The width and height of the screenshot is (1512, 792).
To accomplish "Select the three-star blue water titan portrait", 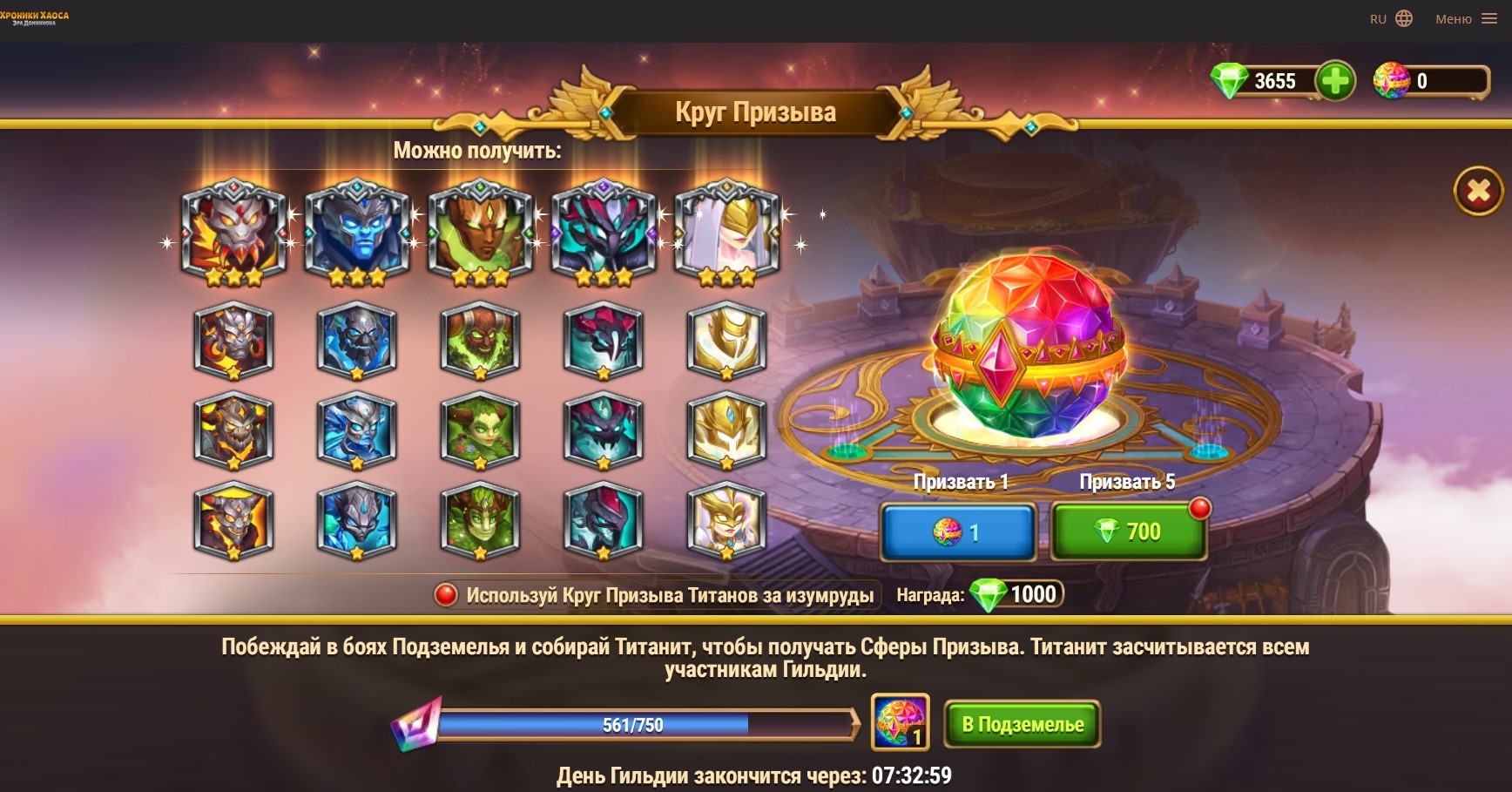I will [x=357, y=232].
